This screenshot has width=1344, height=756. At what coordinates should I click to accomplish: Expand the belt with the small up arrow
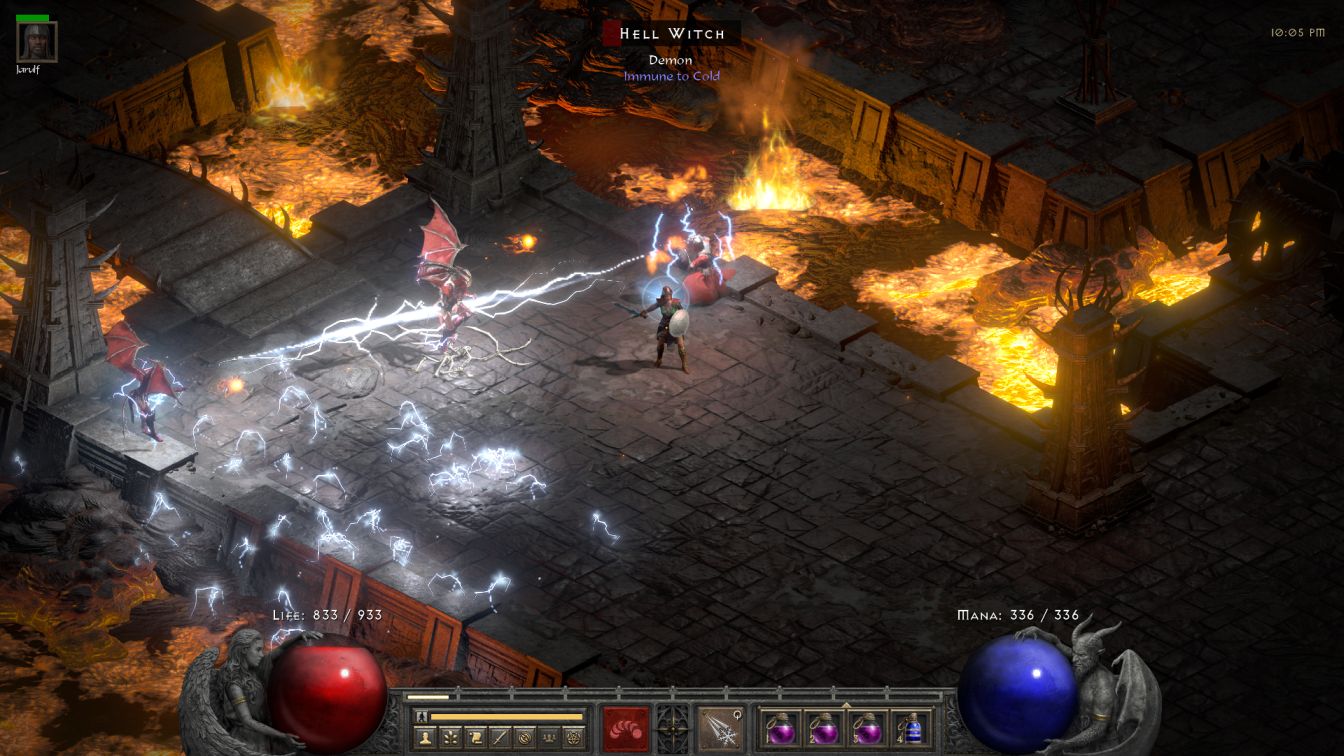pyautogui.click(x=846, y=704)
